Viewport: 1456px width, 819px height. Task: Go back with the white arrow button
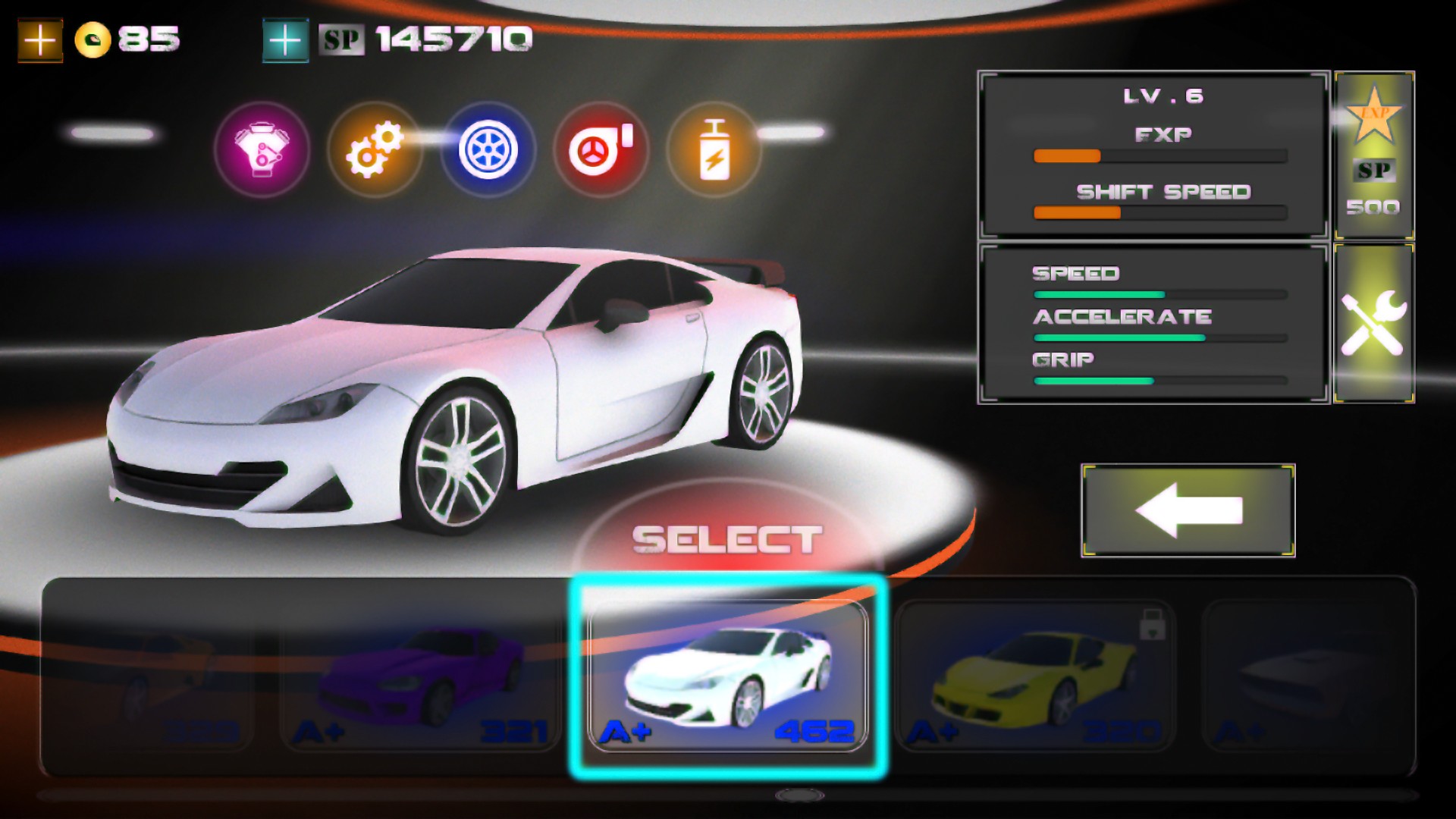tap(1188, 510)
